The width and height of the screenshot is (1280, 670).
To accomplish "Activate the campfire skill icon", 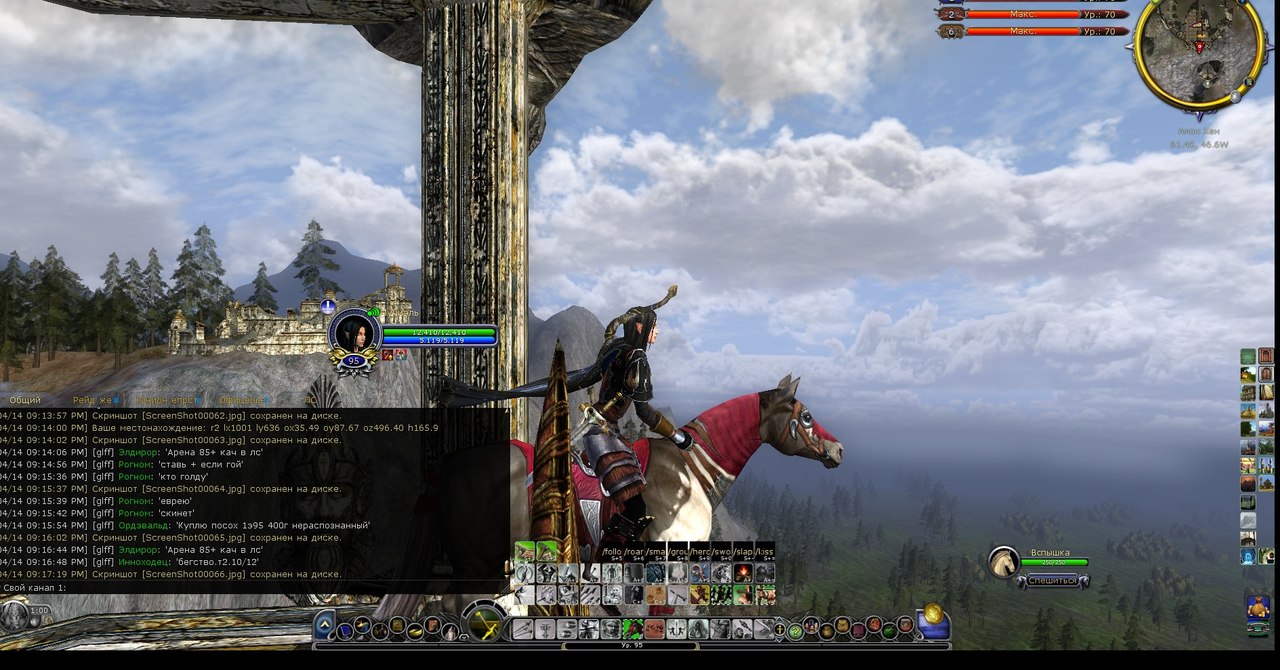I will click(x=743, y=573).
